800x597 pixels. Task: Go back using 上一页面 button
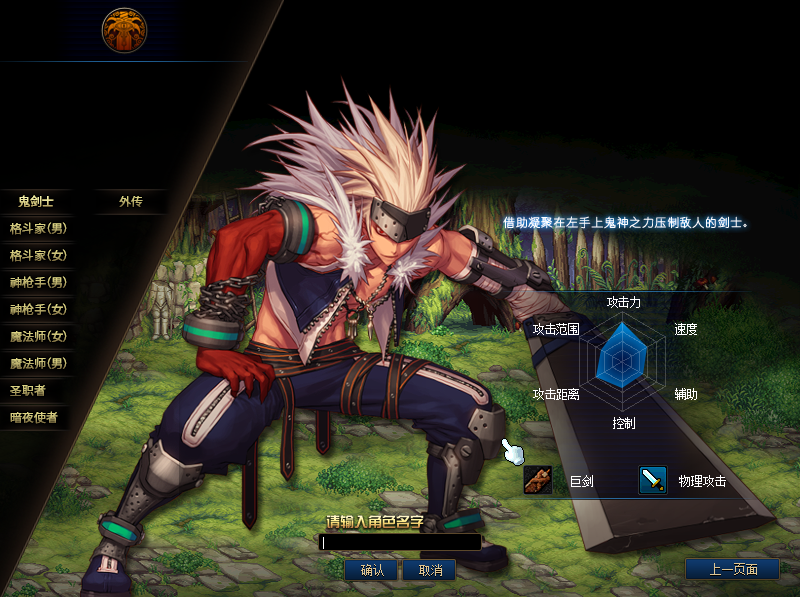[x=732, y=570]
